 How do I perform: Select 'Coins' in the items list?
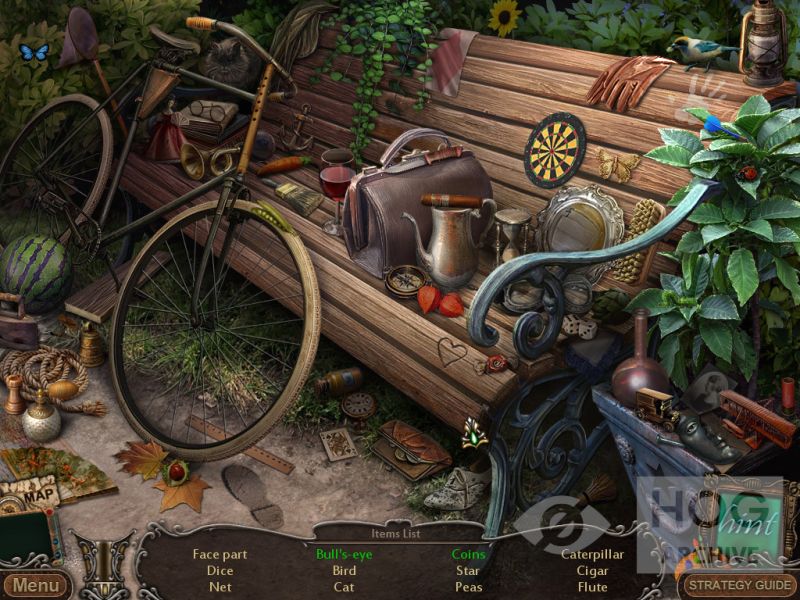point(468,554)
